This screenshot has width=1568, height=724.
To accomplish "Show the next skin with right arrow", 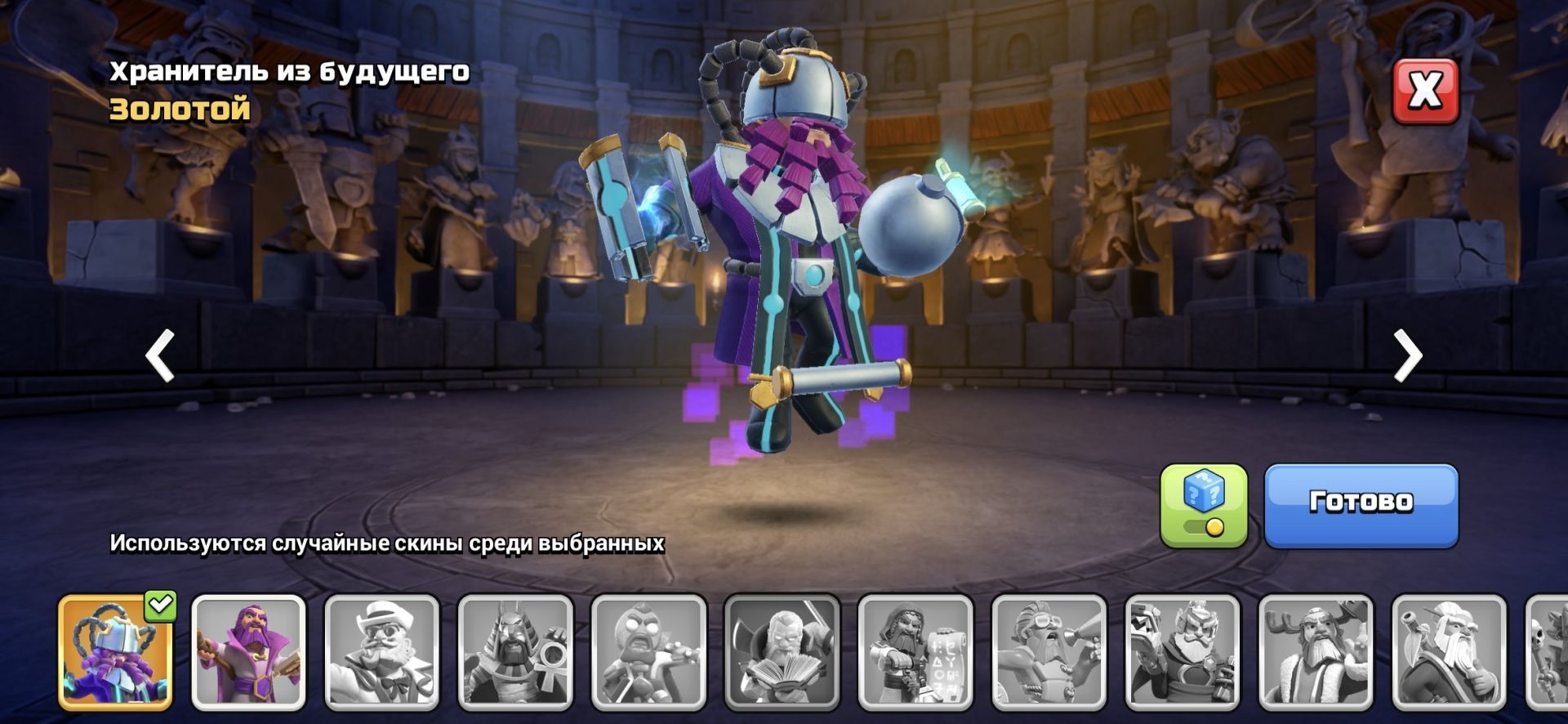I will point(1407,355).
